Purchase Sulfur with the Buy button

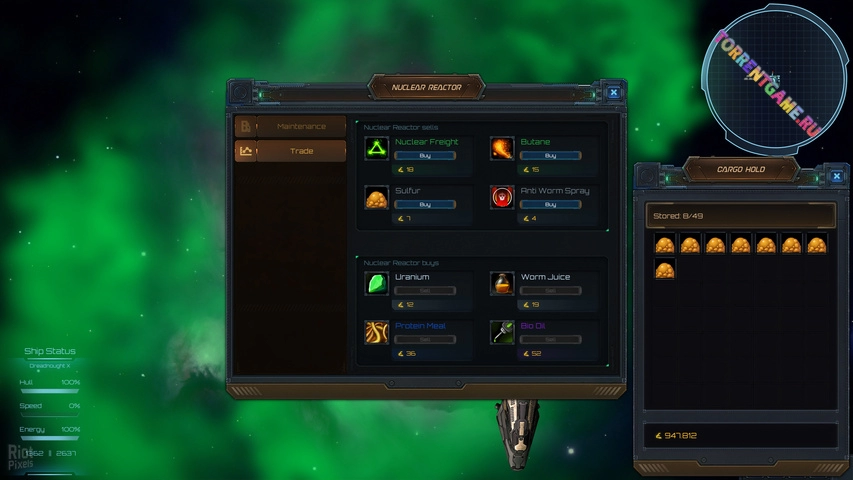[425, 204]
